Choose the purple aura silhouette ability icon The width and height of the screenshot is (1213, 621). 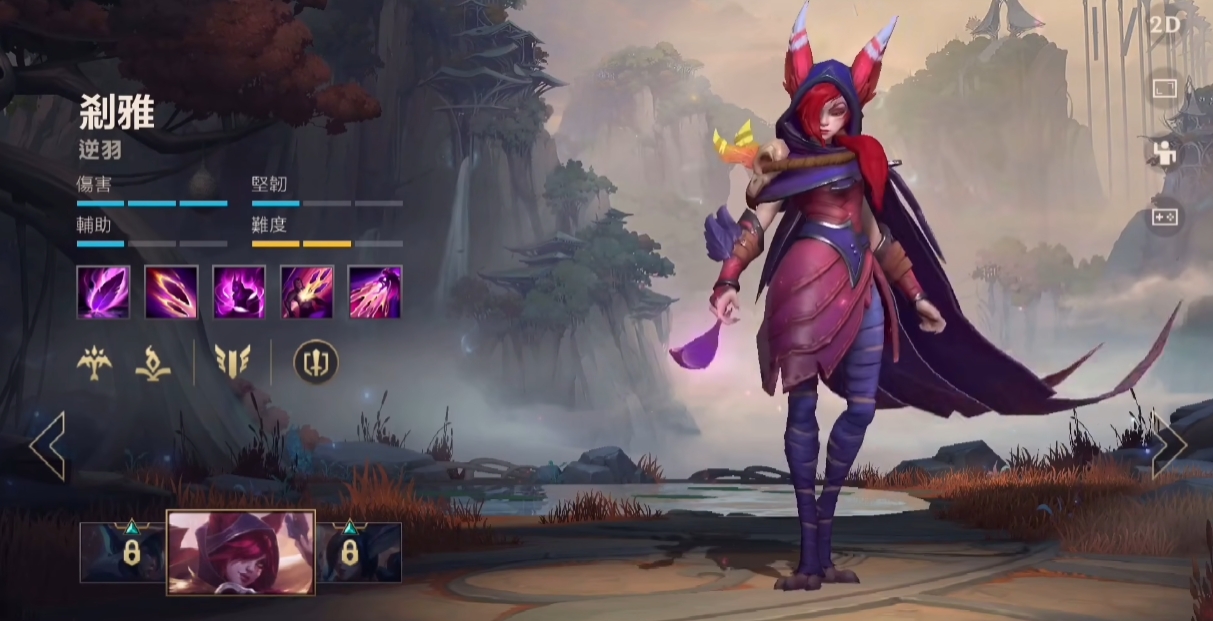click(239, 292)
